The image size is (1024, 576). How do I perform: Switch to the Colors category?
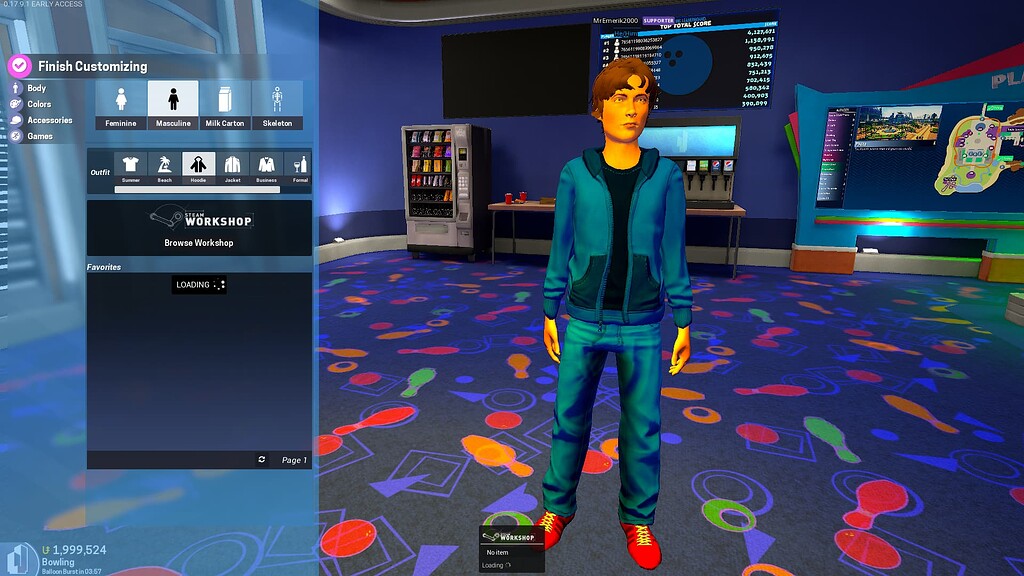pos(39,104)
